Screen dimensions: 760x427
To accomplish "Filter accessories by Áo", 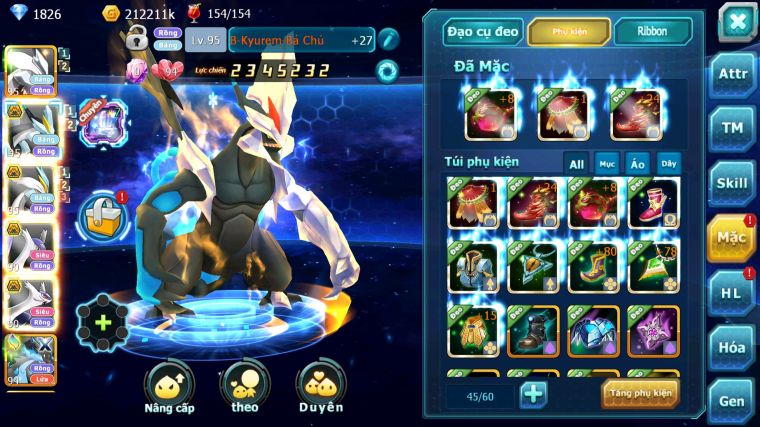I will 637,163.
